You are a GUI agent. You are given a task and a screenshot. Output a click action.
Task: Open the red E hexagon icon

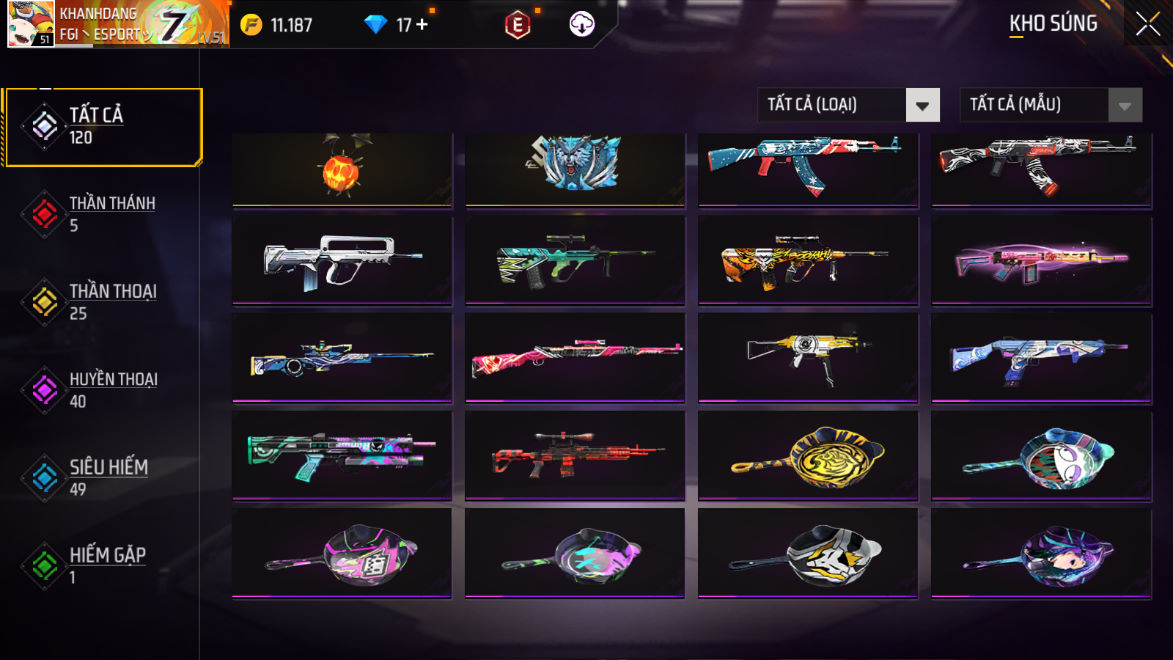pyautogui.click(x=517, y=25)
